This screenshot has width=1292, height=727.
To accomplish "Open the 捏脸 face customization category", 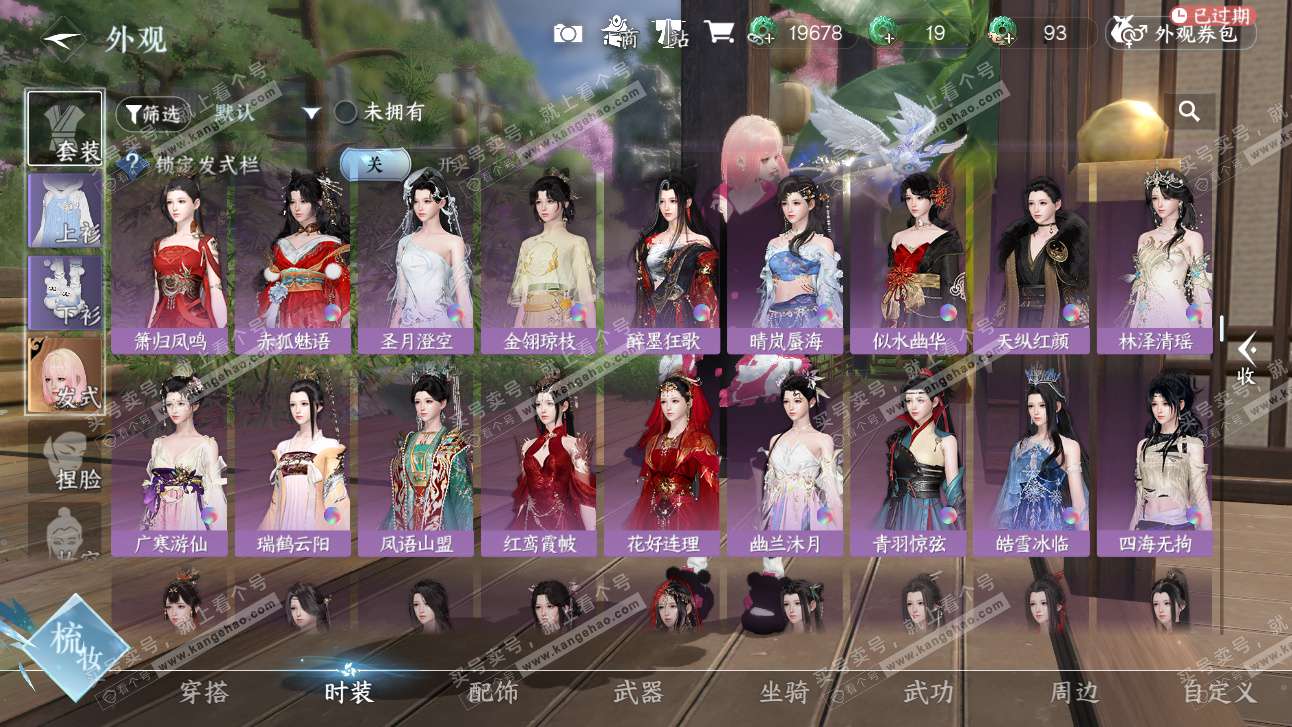I will click(65, 457).
